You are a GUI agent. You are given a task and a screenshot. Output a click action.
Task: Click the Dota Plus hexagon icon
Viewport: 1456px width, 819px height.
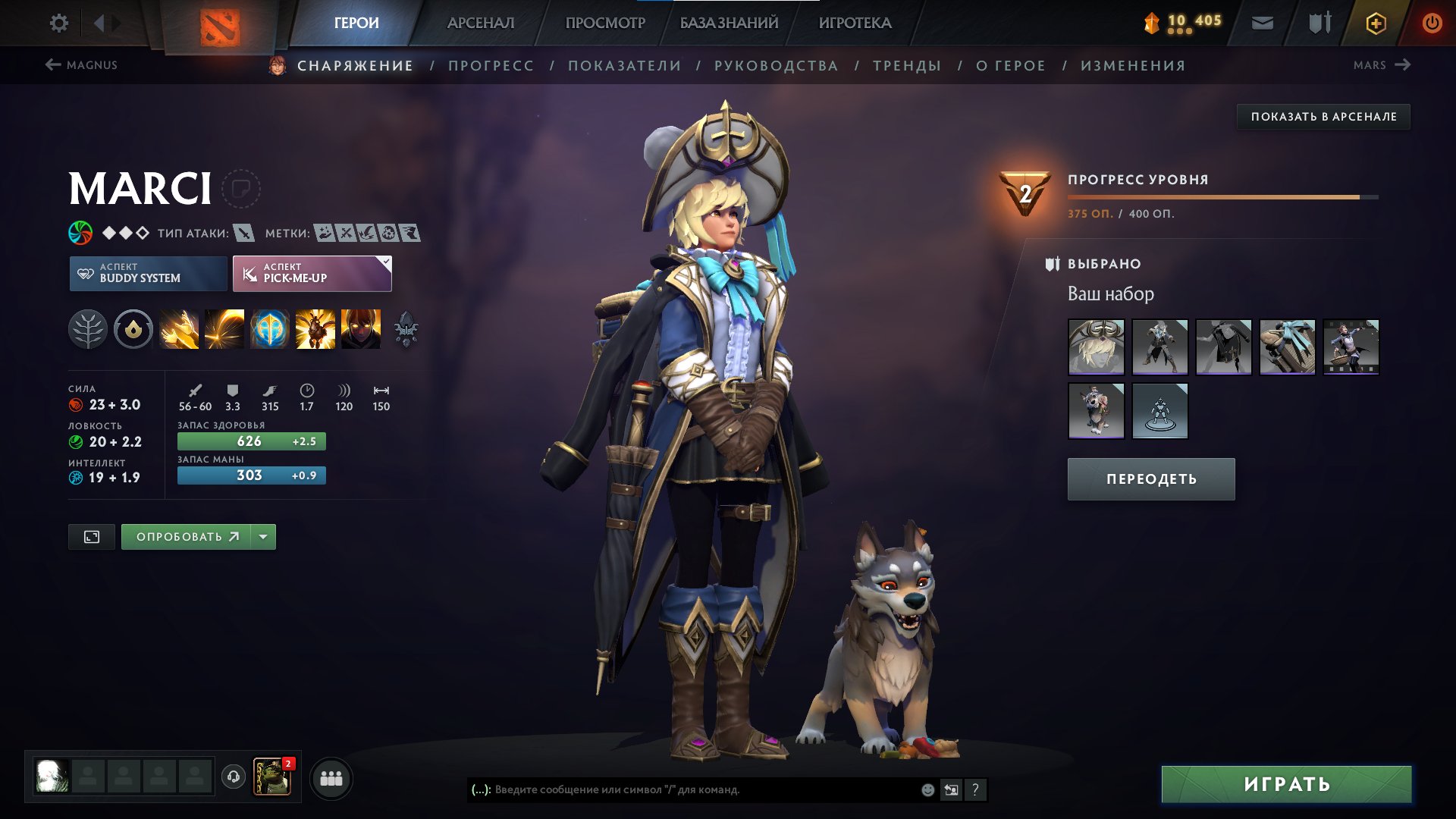(x=1376, y=22)
